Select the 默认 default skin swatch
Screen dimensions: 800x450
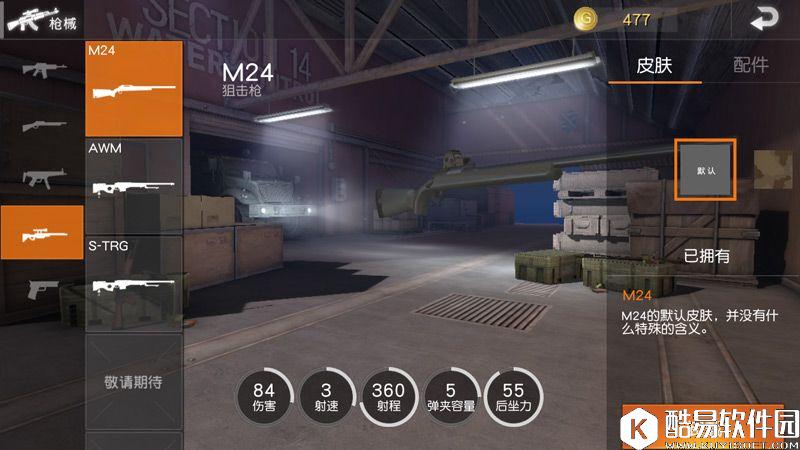(x=706, y=170)
